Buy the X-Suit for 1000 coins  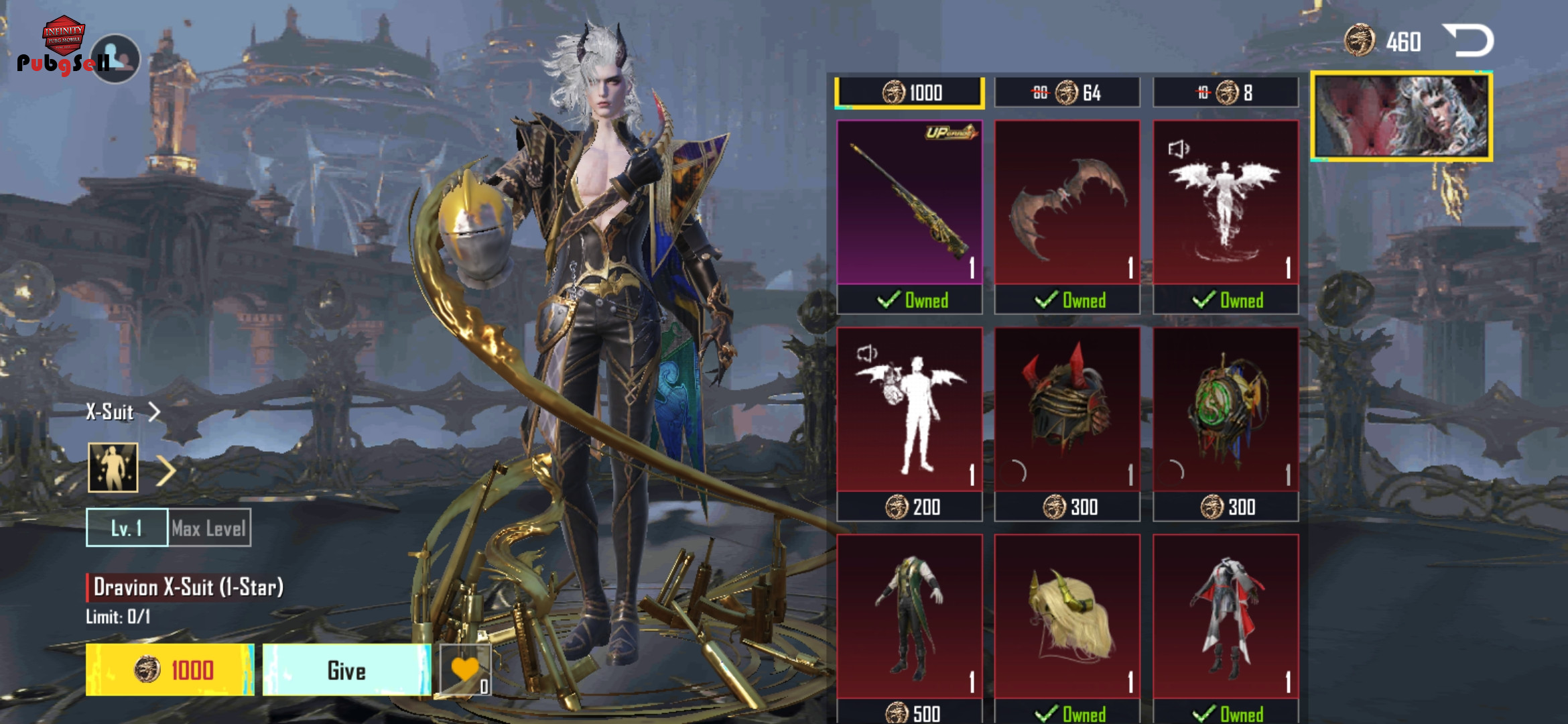coord(170,670)
